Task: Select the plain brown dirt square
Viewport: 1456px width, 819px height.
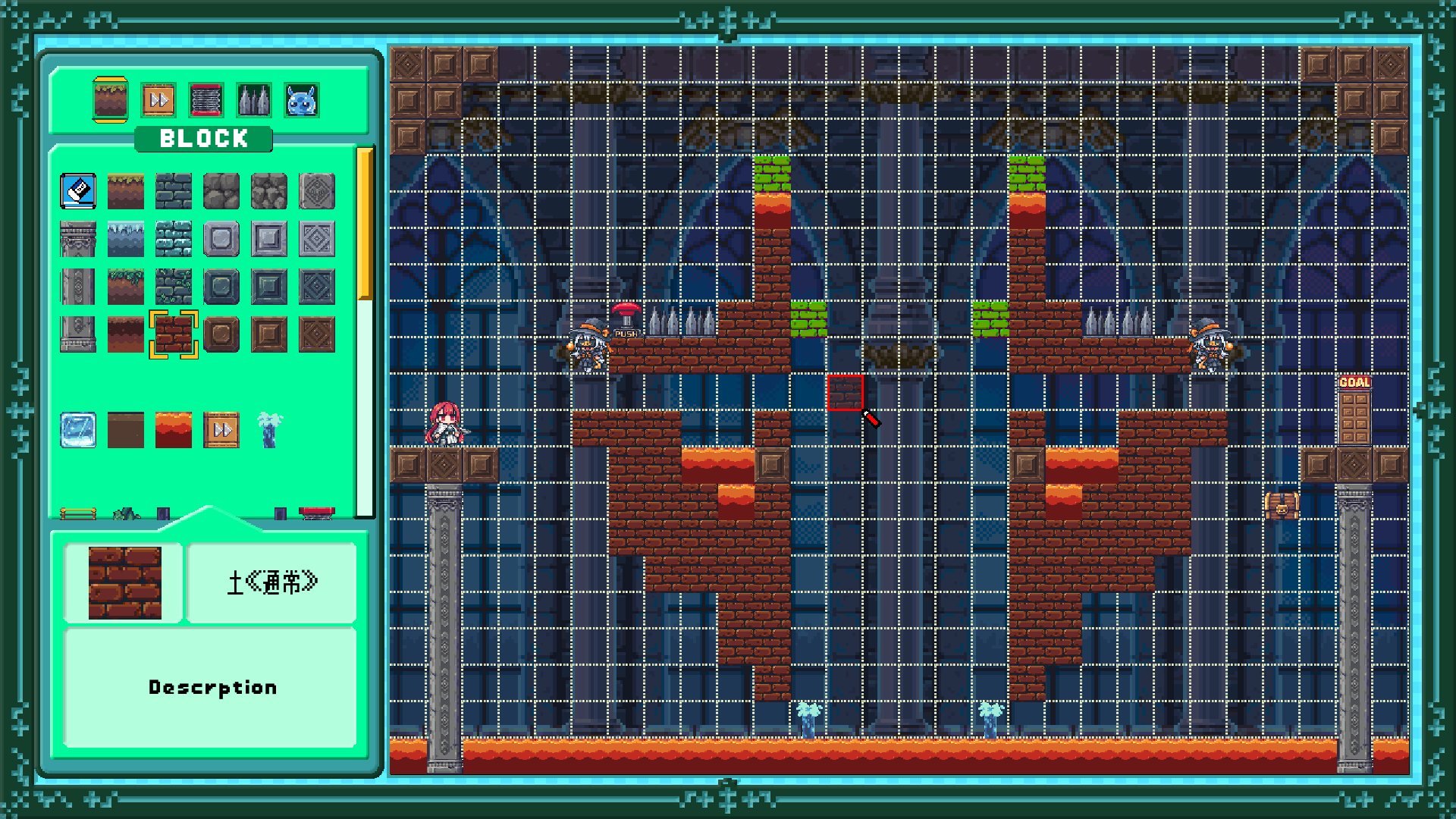Action: pos(126,430)
